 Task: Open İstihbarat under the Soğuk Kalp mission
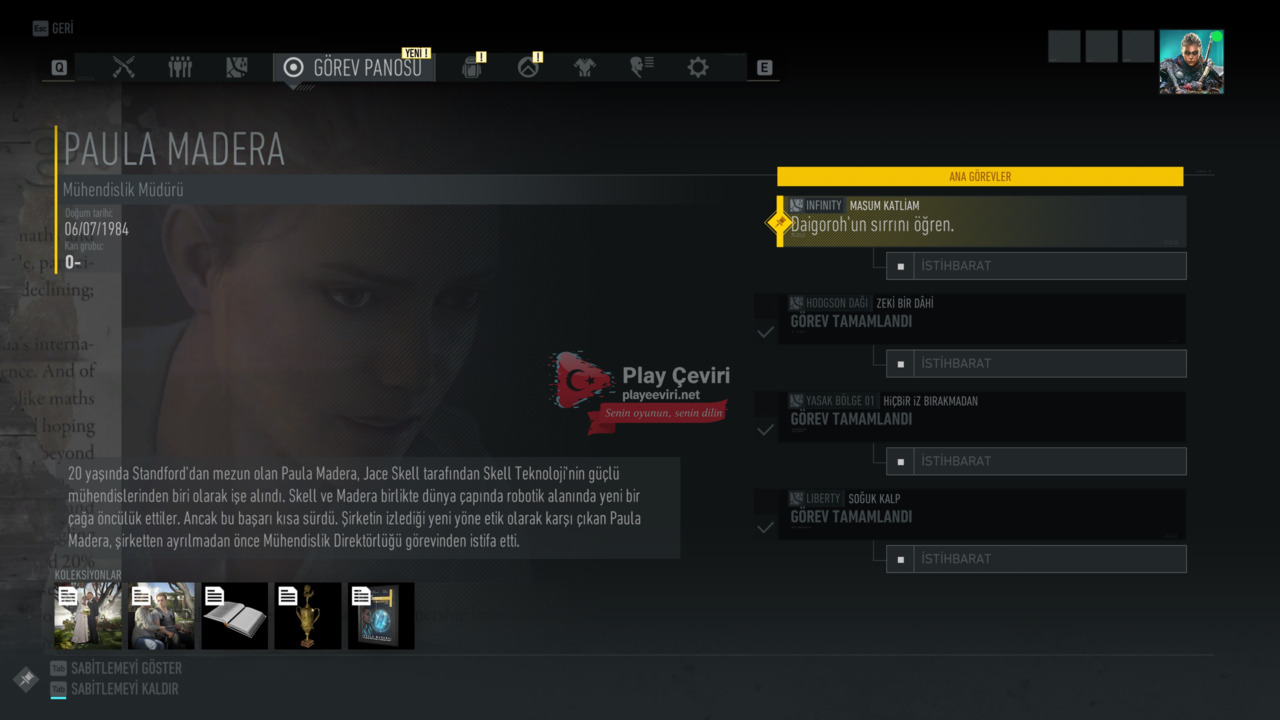[1036, 559]
